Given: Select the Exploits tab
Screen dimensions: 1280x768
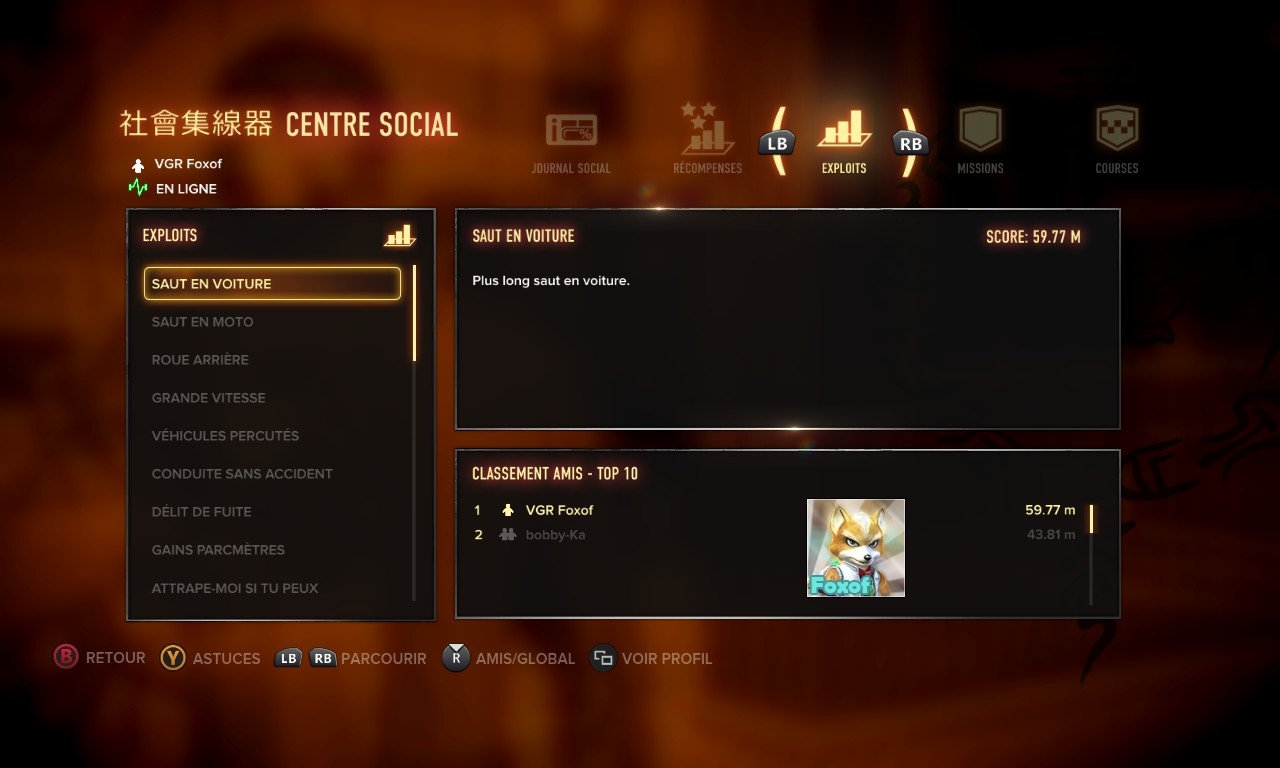Looking at the screenshot, I should click(x=844, y=141).
